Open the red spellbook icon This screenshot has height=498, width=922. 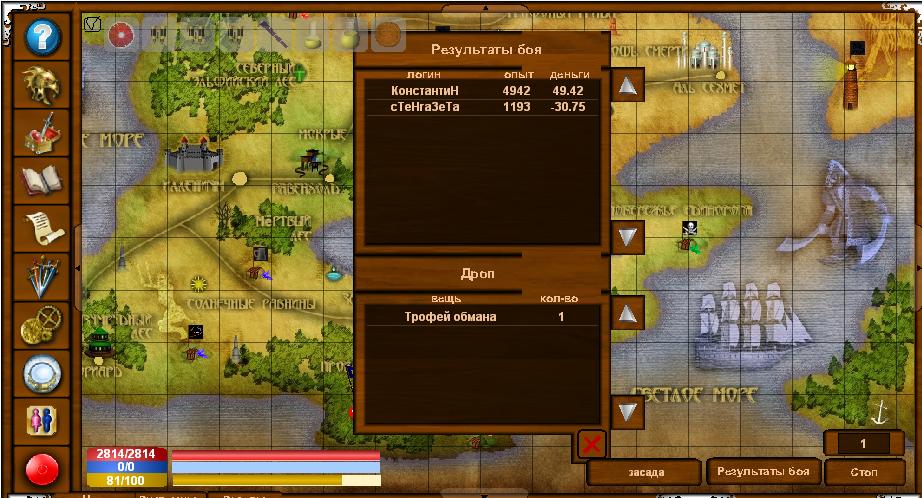(x=42, y=179)
